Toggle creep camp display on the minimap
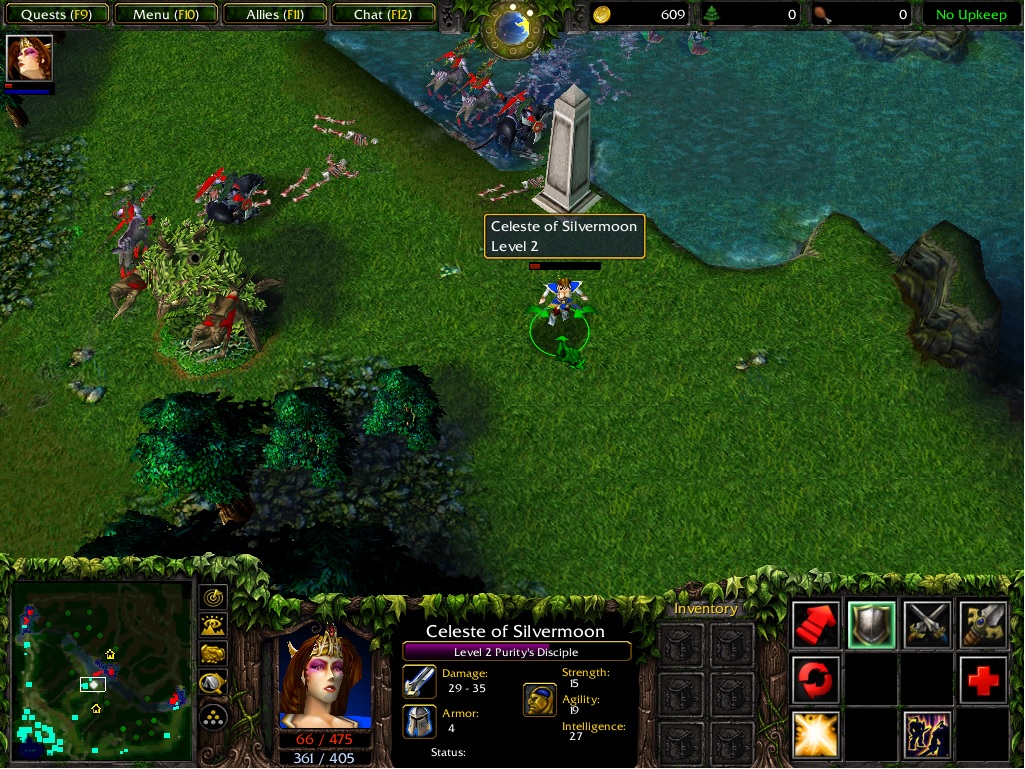The image size is (1025, 769). tap(214, 684)
